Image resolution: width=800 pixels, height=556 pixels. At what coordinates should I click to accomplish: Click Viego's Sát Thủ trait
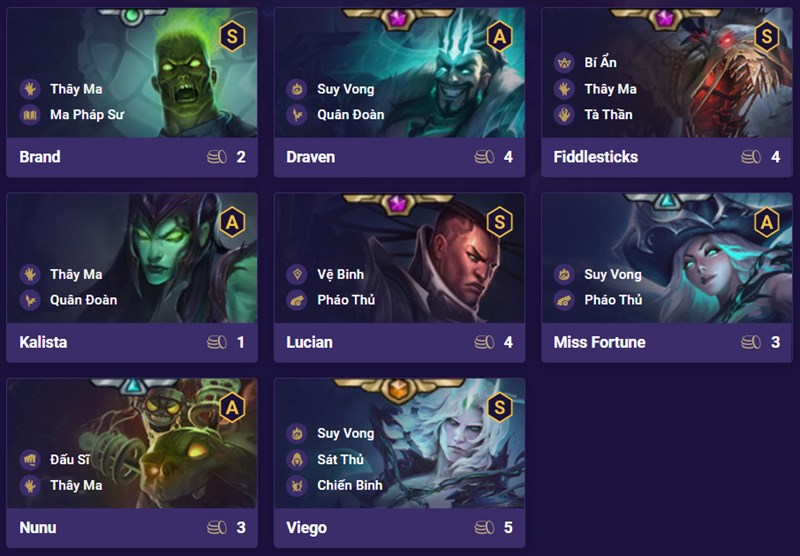[x=340, y=460]
